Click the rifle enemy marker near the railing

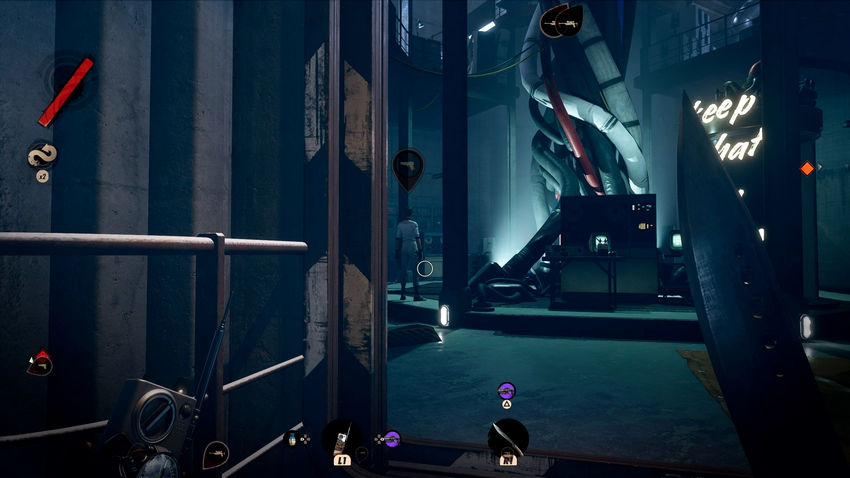coord(216,455)
